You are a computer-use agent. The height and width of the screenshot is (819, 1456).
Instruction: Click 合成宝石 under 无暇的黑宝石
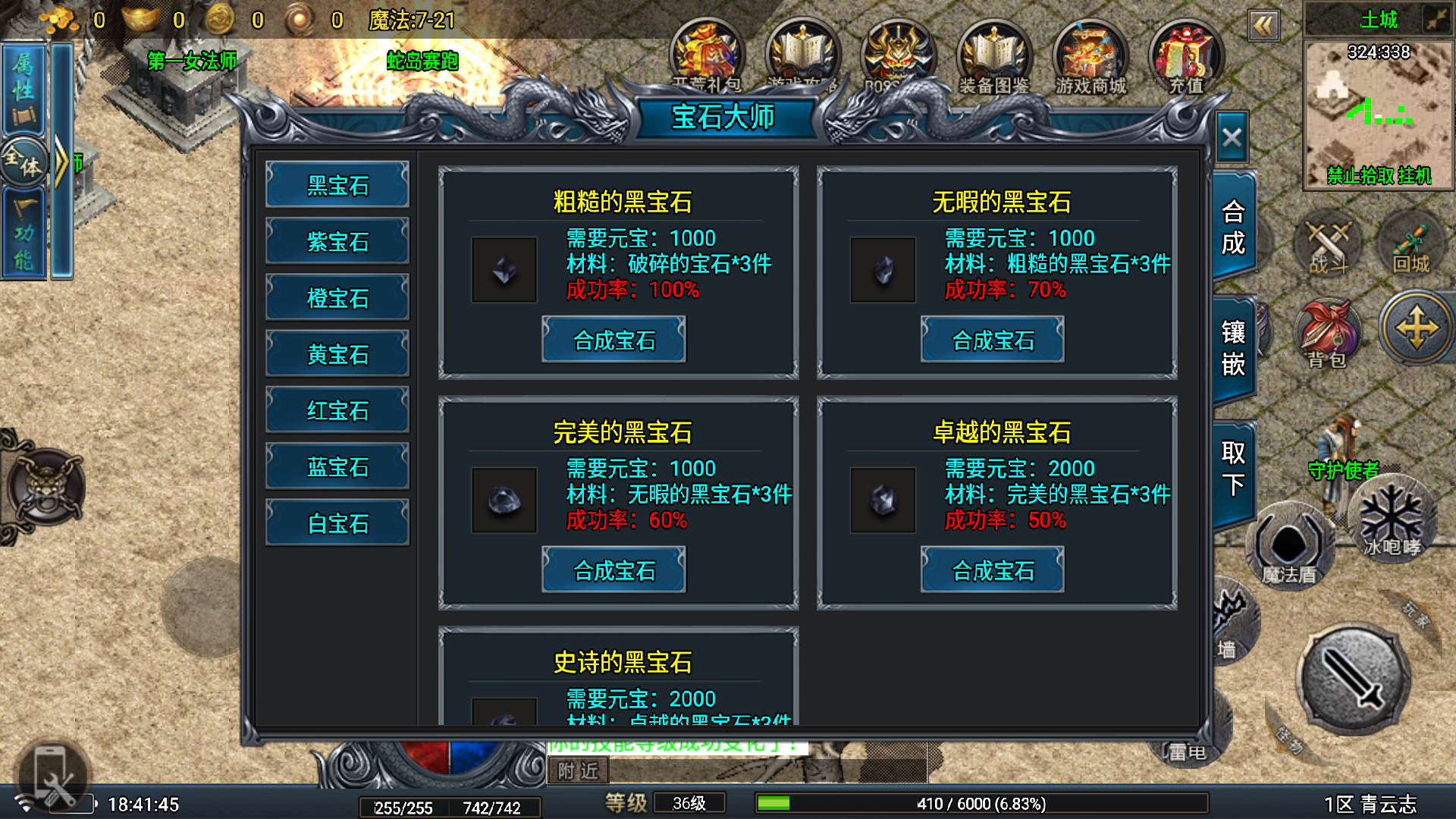pyautogui.click(x=993, y=340)
